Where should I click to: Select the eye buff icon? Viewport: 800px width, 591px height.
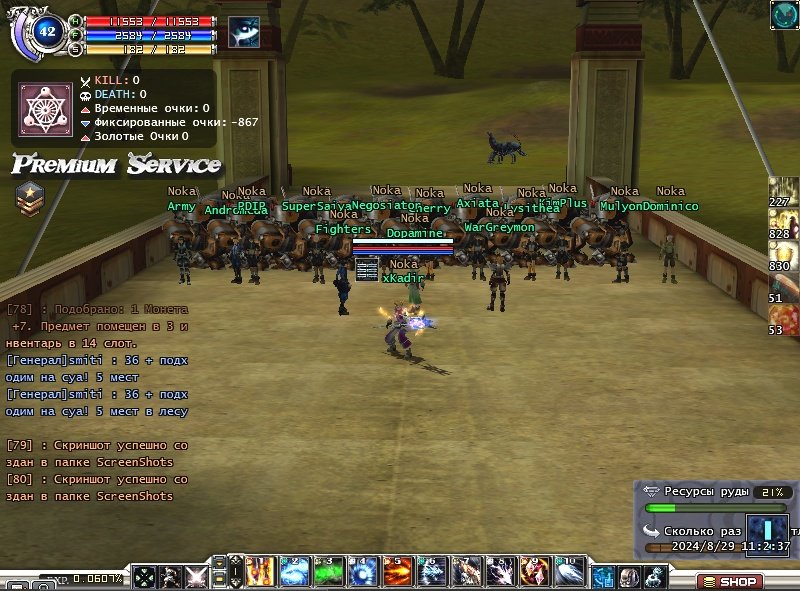[x=243, y=31]
